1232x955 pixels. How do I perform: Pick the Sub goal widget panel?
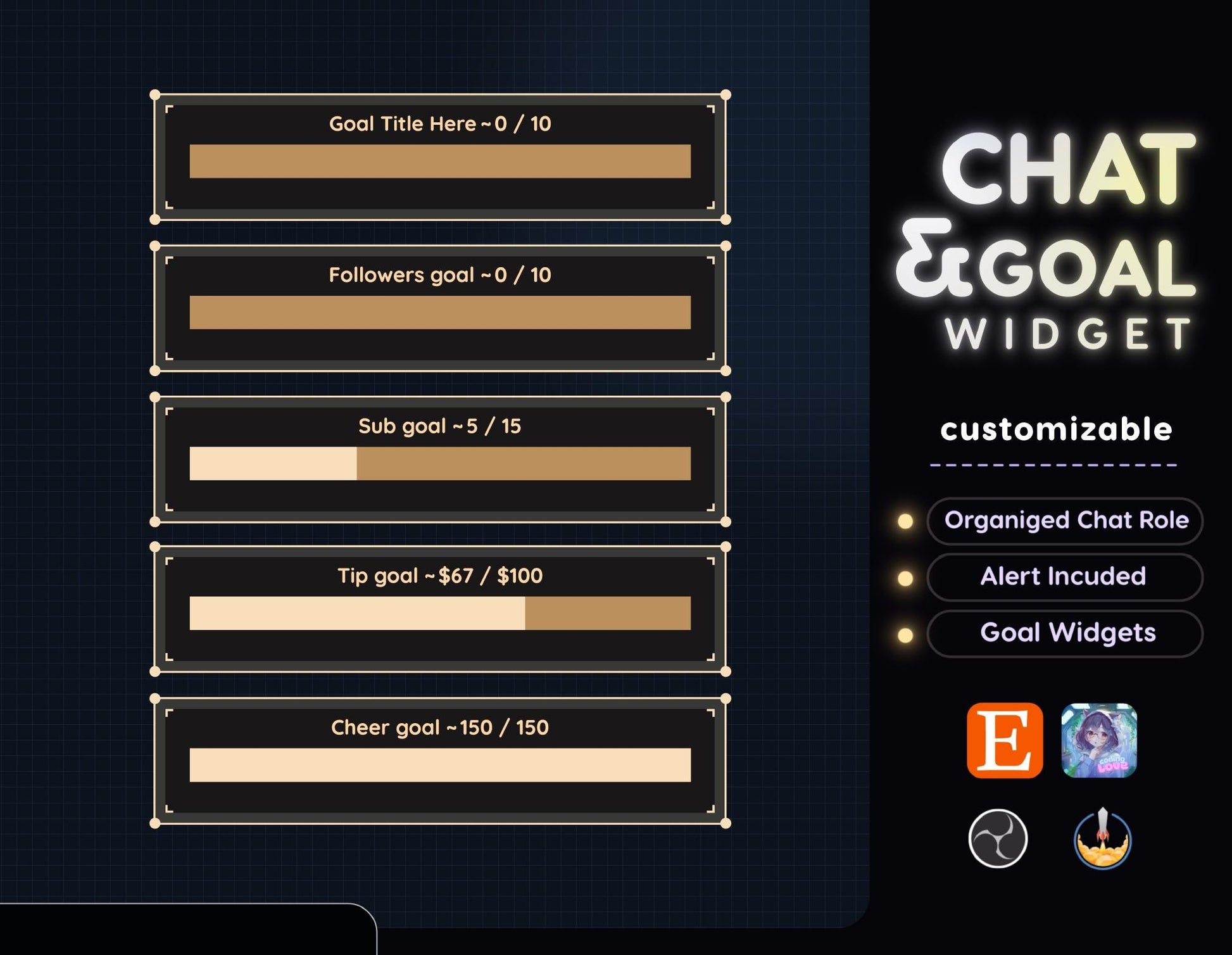440,459
